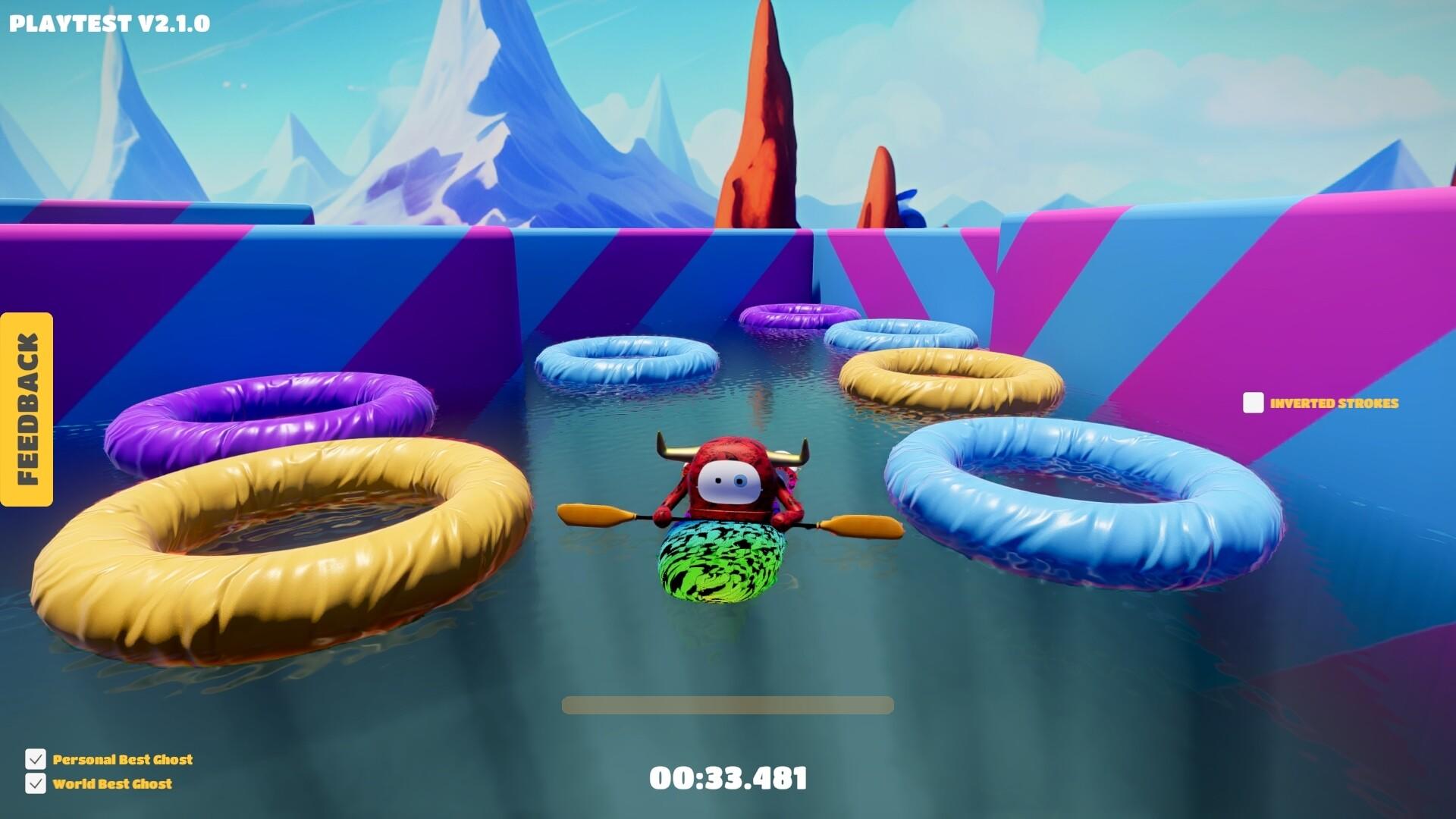Select the rainbow kayak

pyautogui.click(x=720, y=565)
